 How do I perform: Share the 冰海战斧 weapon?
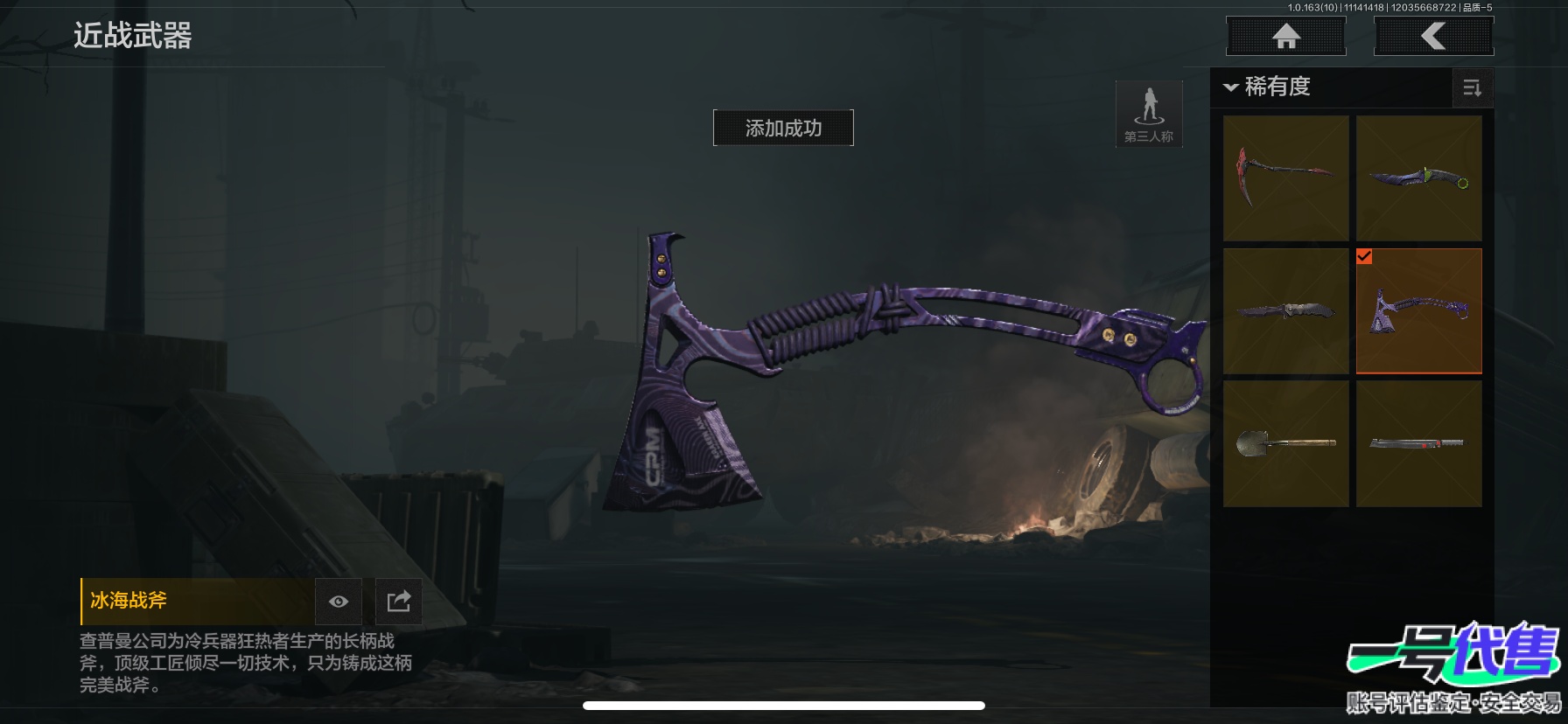click(x=398, y=602)
